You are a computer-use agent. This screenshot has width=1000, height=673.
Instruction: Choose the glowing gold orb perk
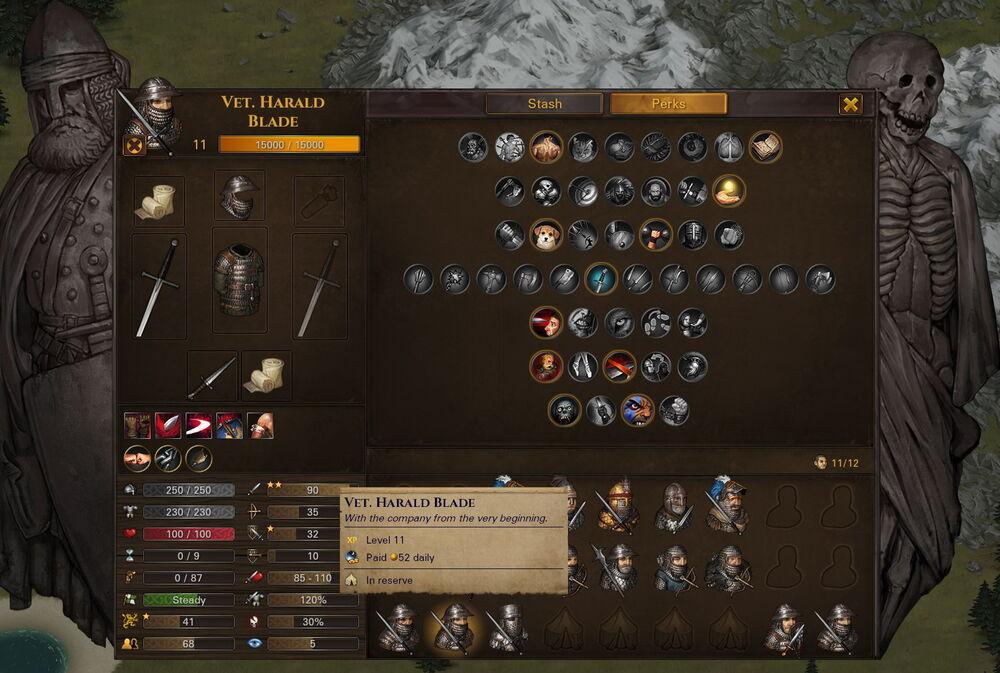pyautogui.click(x=728, y=190)
